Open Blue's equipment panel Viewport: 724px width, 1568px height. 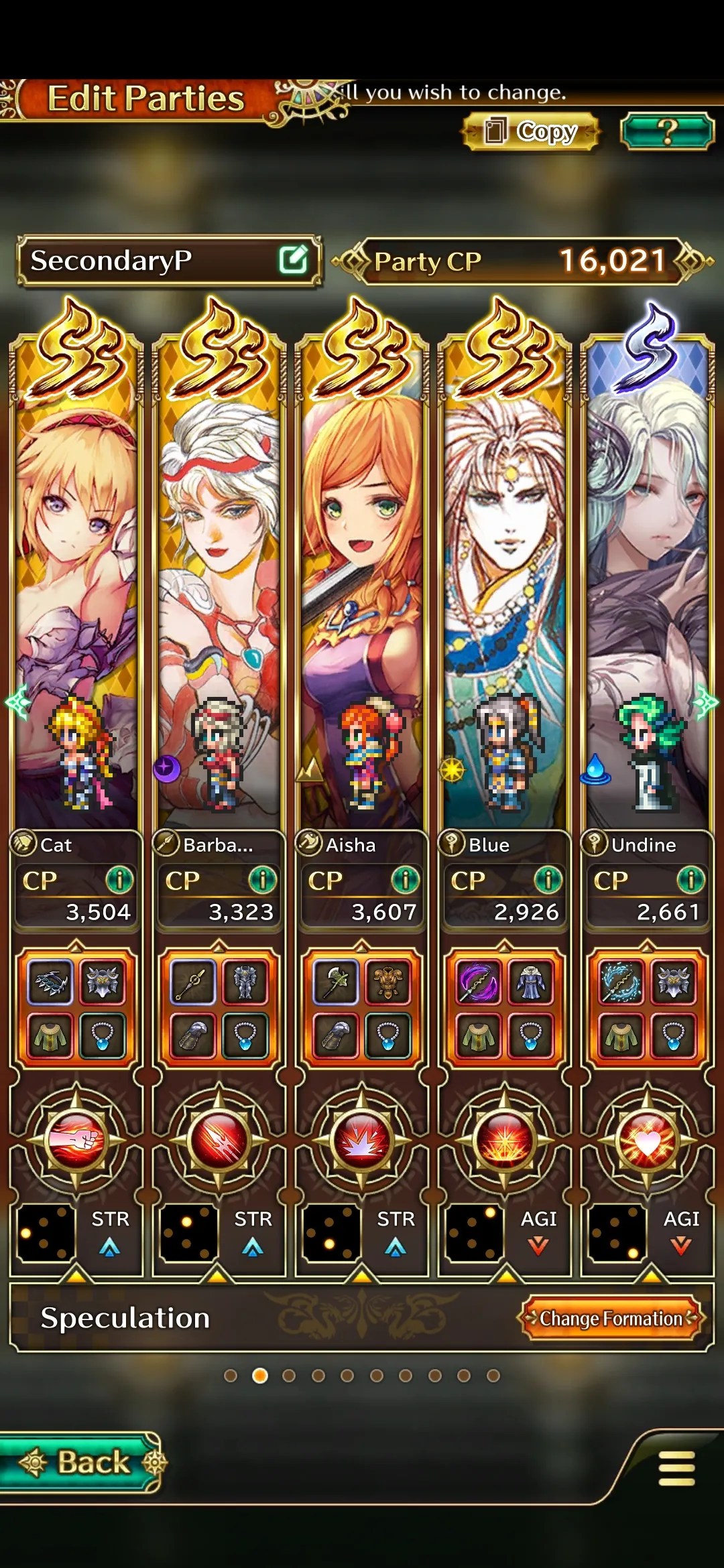pos(504,1008)
